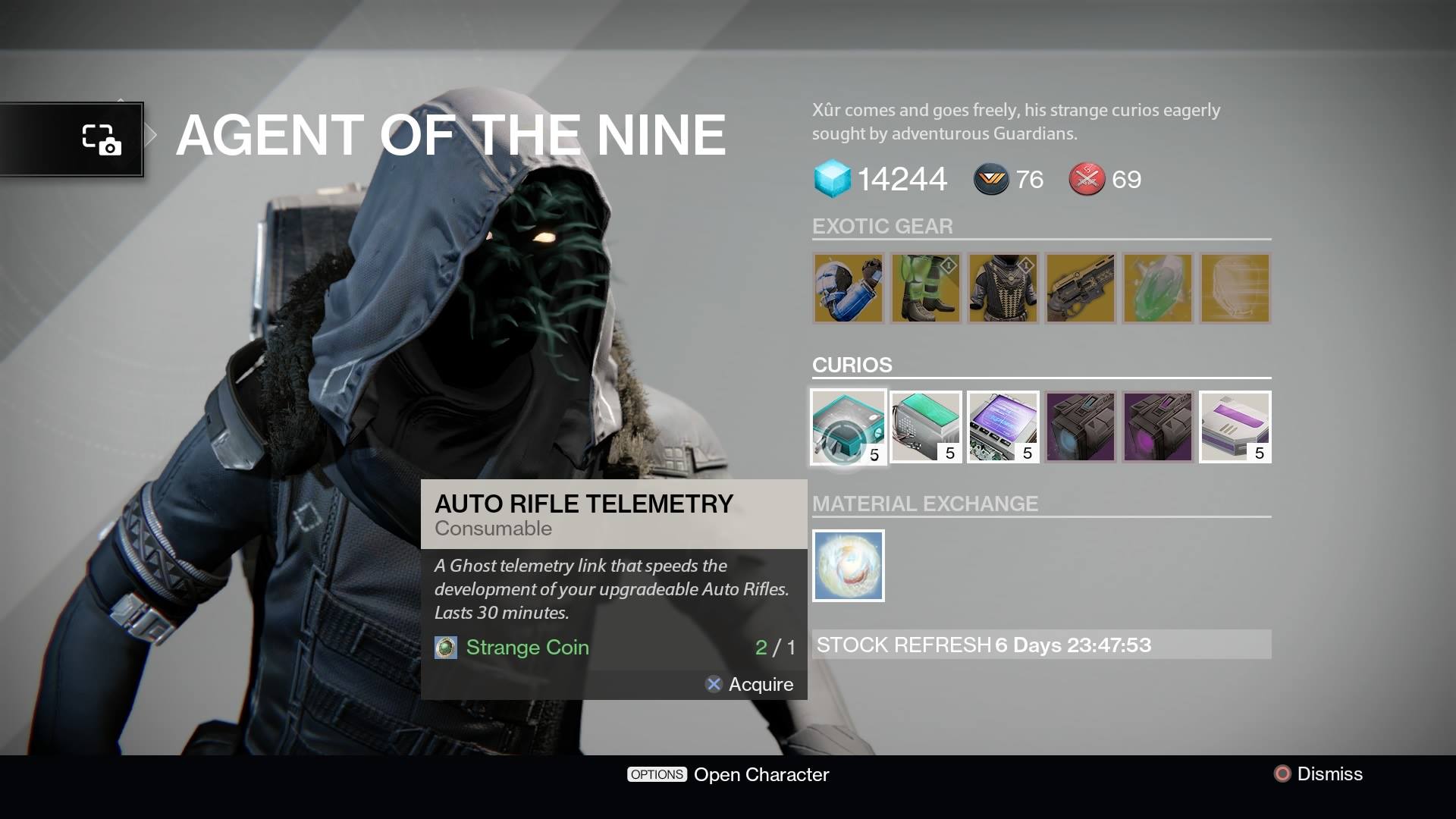Select the purple-screen telemetry curio
Viewport: 1456px width, 819px height.
1003,426
